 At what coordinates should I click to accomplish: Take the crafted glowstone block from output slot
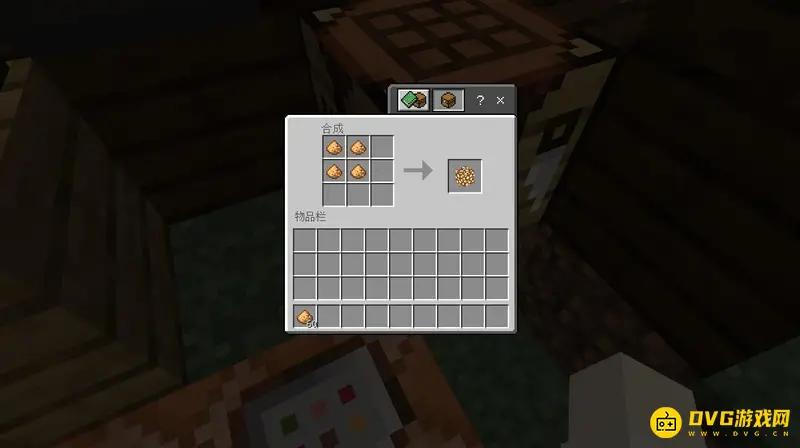click(x=465, y=176)
